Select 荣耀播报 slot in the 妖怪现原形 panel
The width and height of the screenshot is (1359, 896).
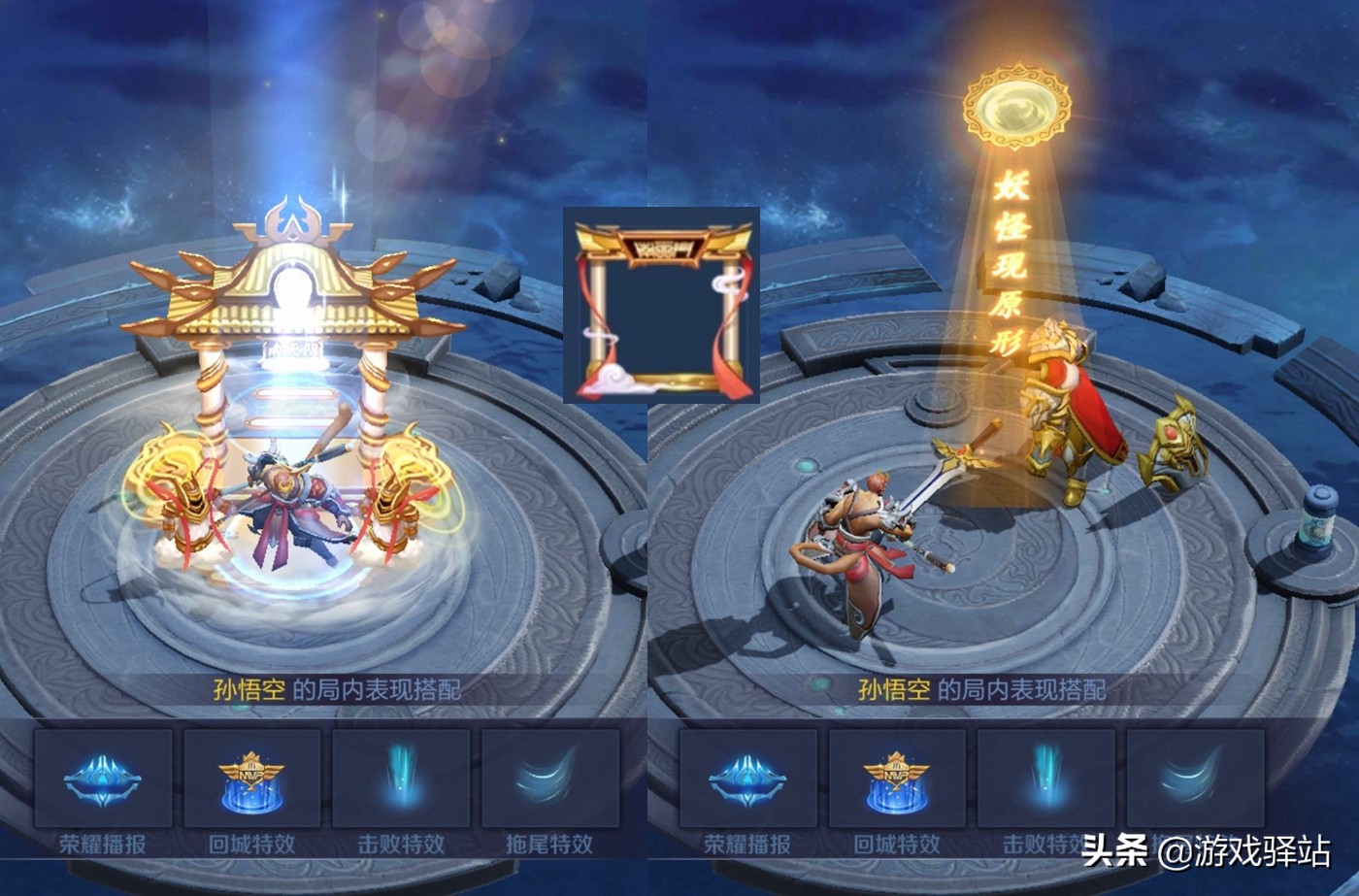[747, 779]
